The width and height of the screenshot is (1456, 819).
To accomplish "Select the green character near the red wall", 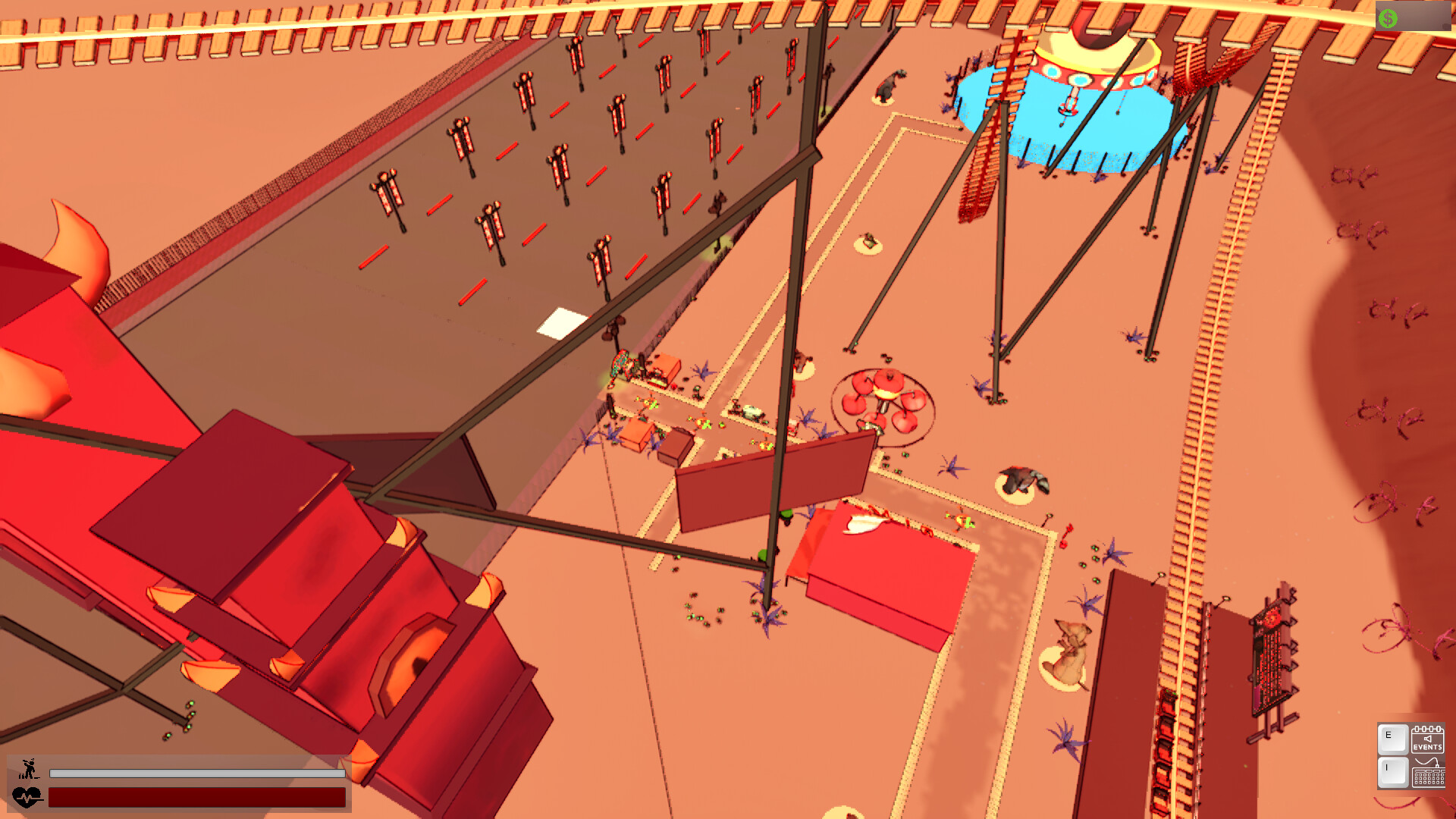I will (787, 514).
